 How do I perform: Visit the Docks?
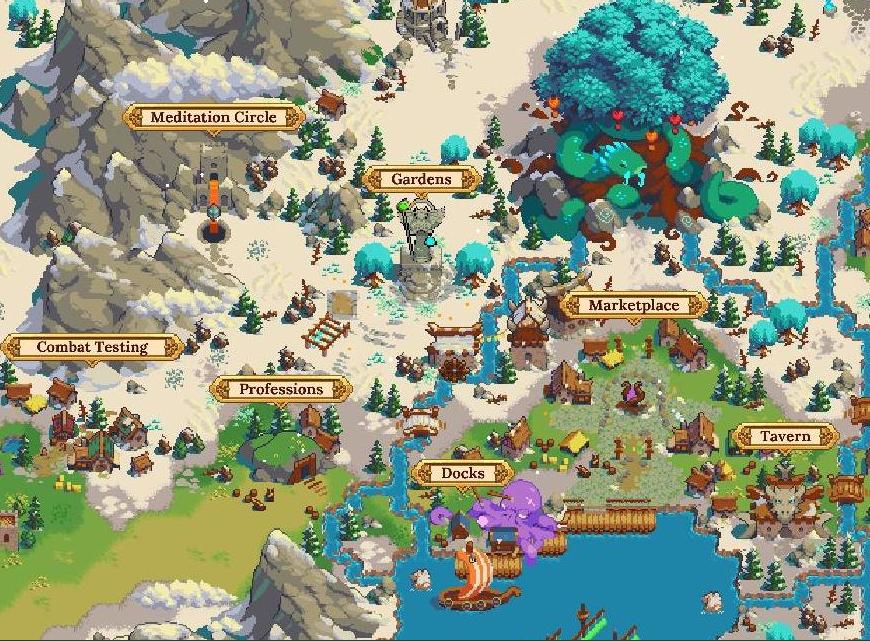[x=462, y=473]
